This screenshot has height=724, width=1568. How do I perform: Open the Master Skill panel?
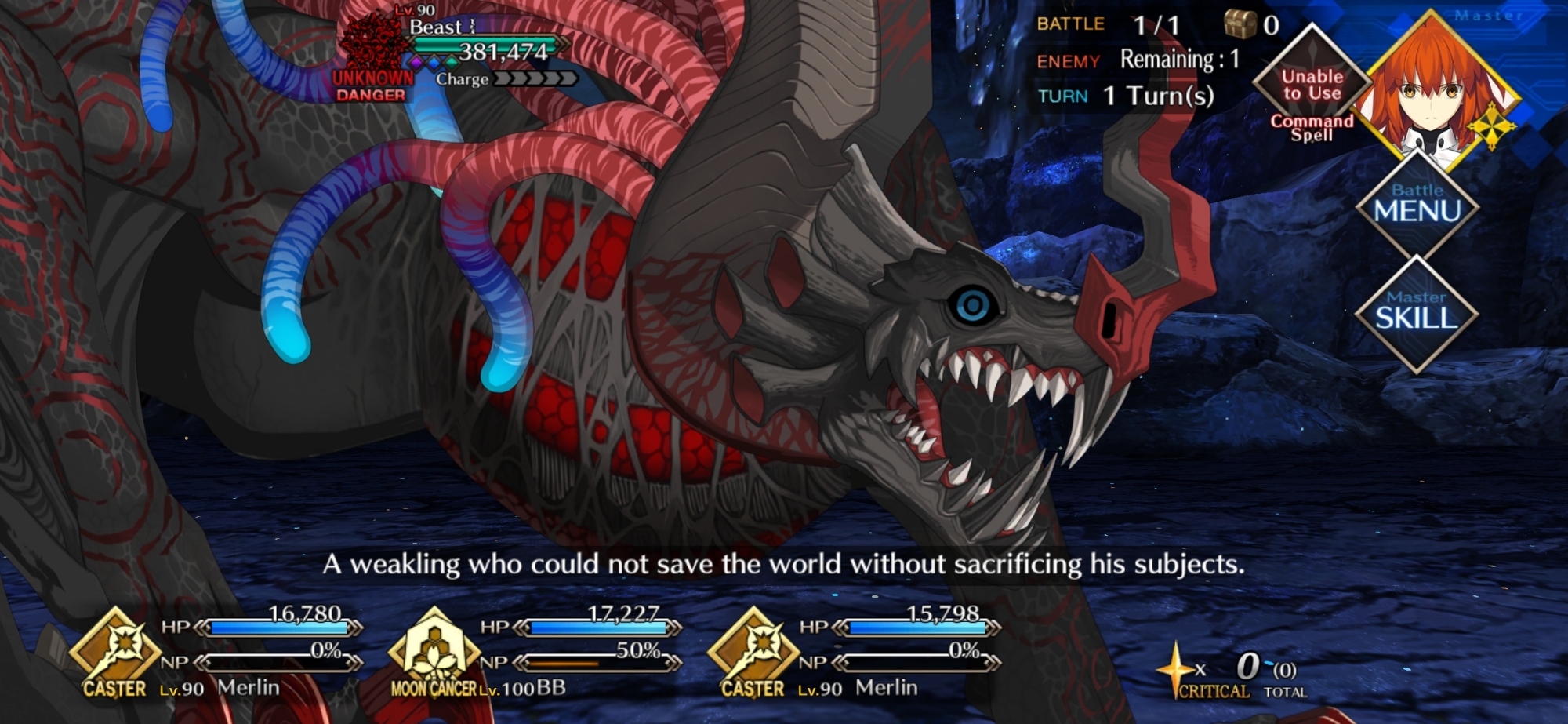click(1416, 312)
